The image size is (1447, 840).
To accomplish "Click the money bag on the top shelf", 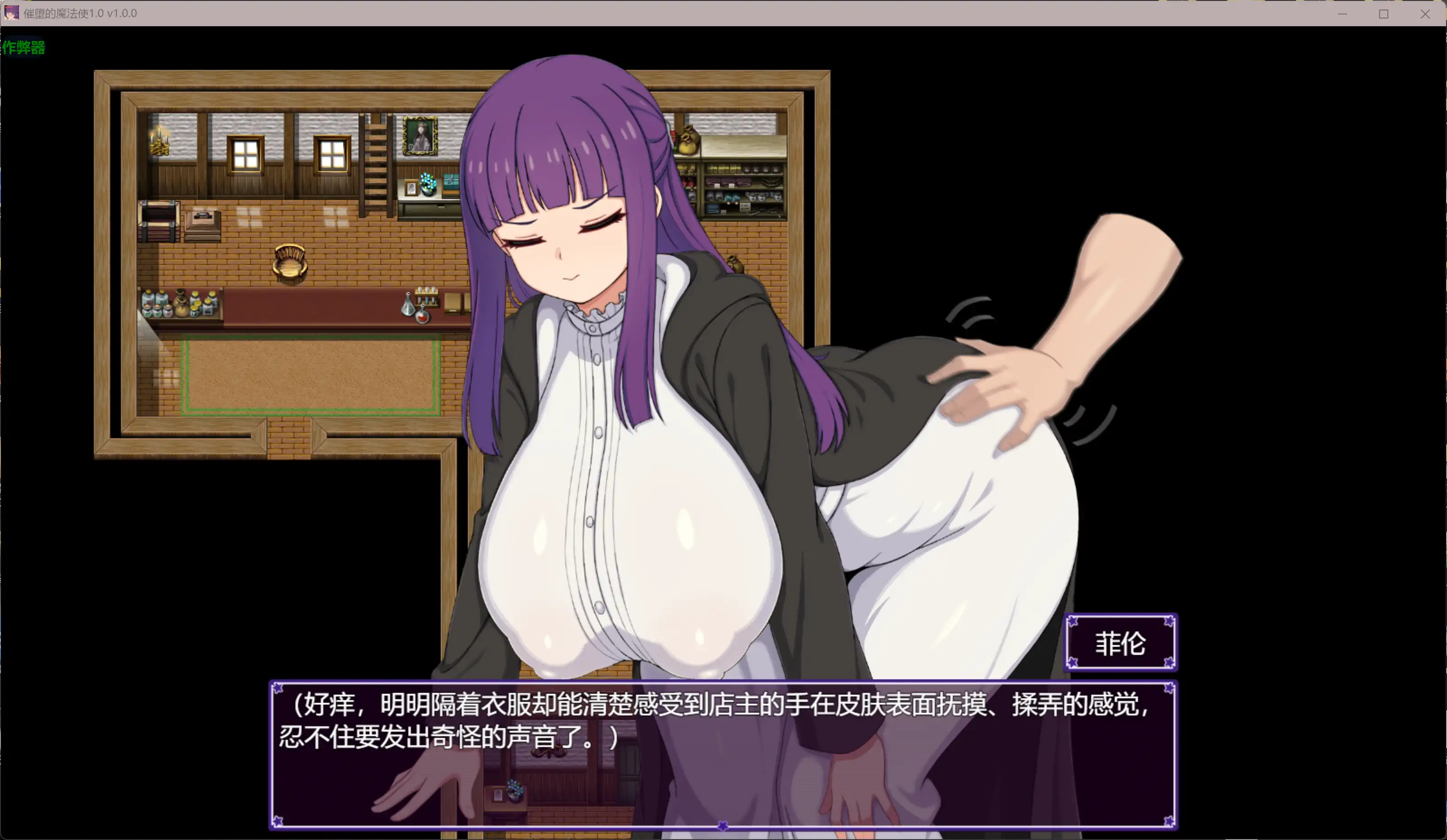I will pyautogui.click(x=688, y=142).
